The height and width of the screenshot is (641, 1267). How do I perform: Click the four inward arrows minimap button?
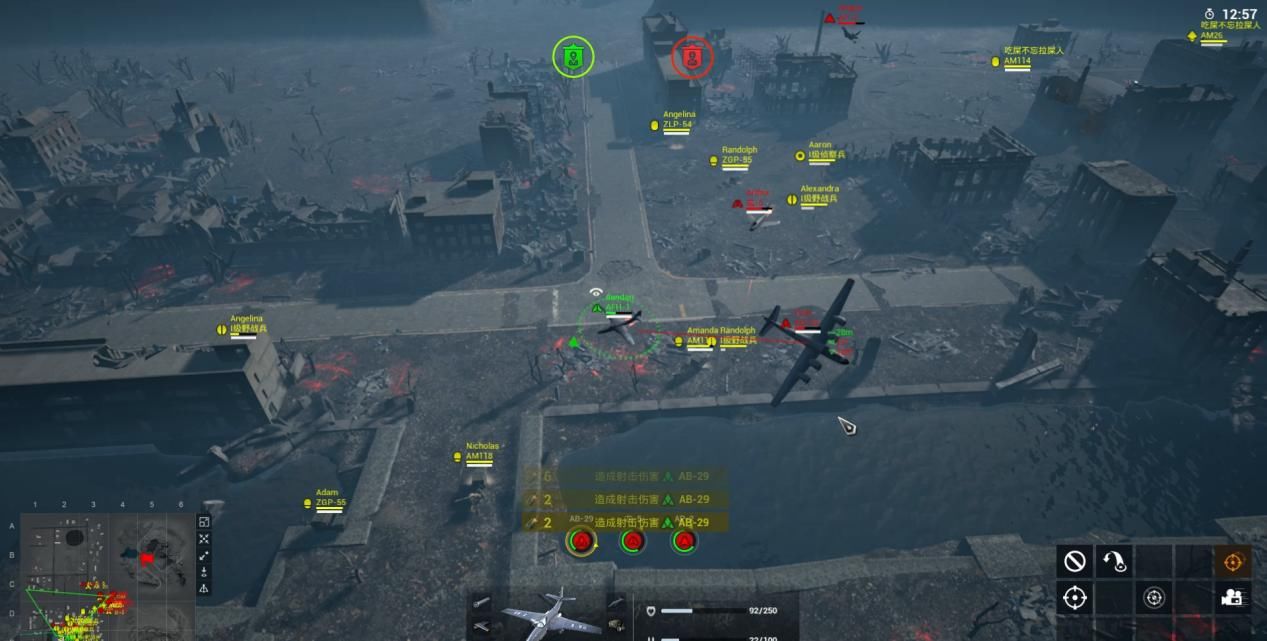[x=204, y=539]
